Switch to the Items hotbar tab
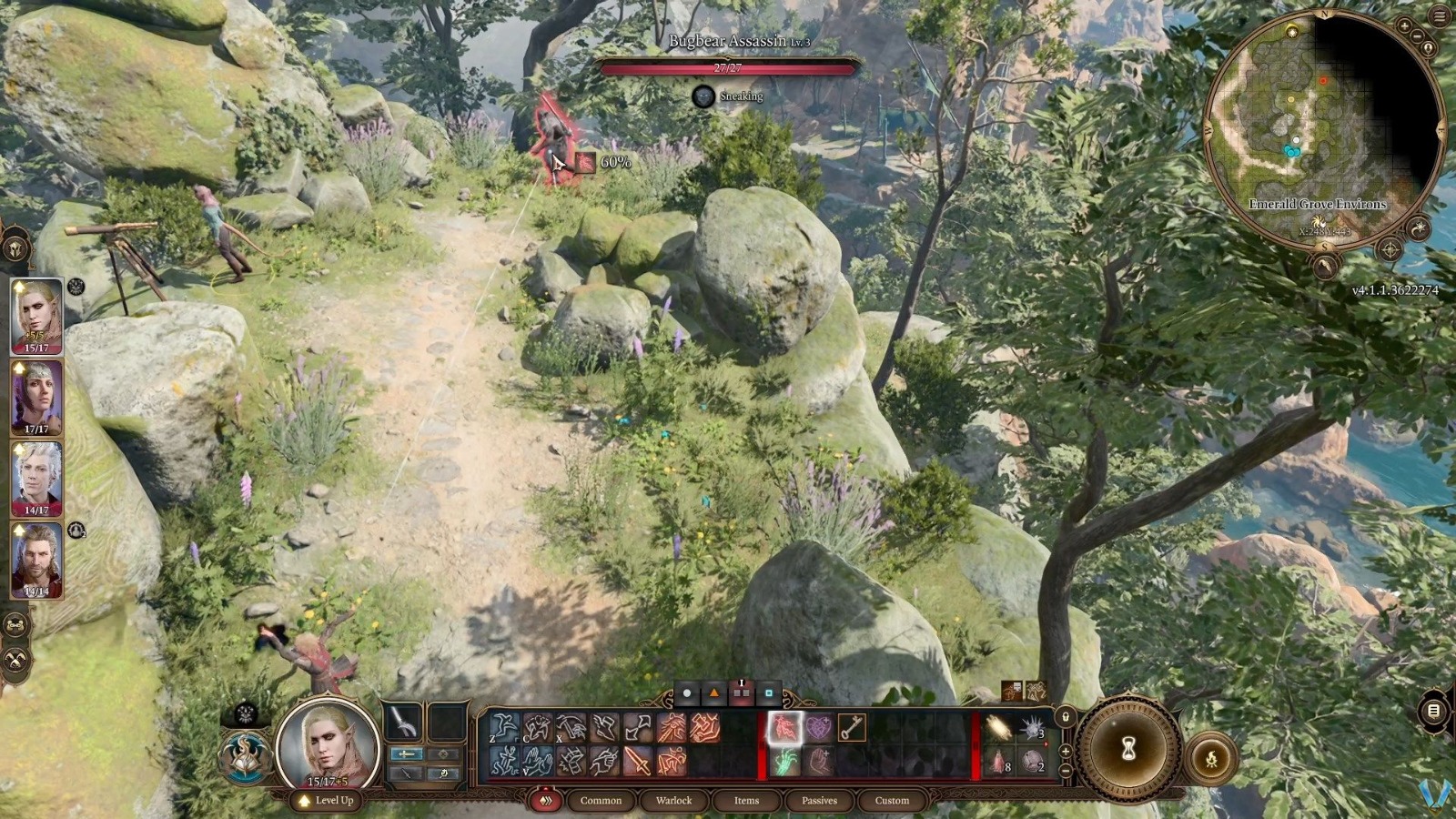This screenshot has height=819, width=1456. 747,801
